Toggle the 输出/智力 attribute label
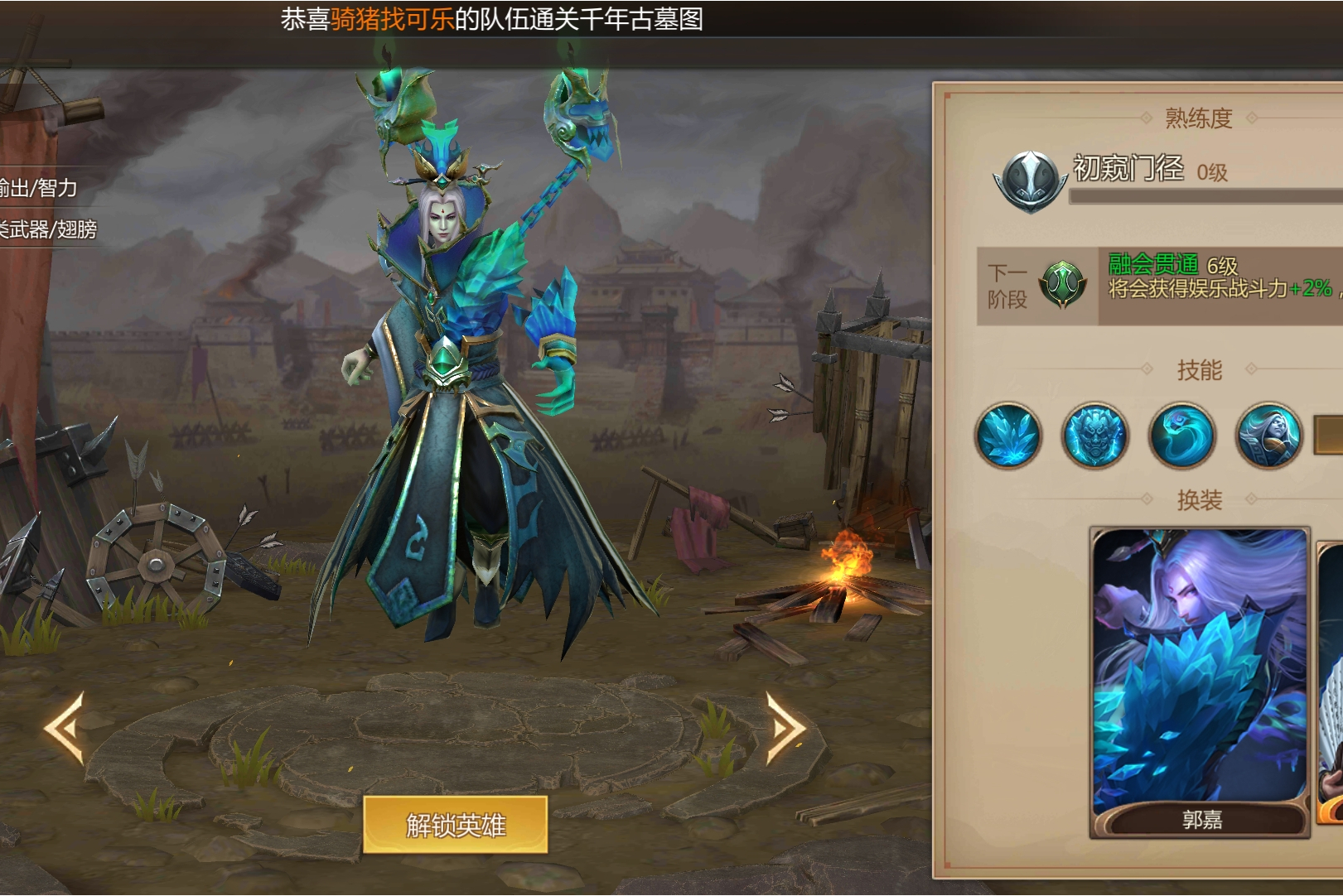This screenshot has width=1343, height=896. (x=39, y=190)
